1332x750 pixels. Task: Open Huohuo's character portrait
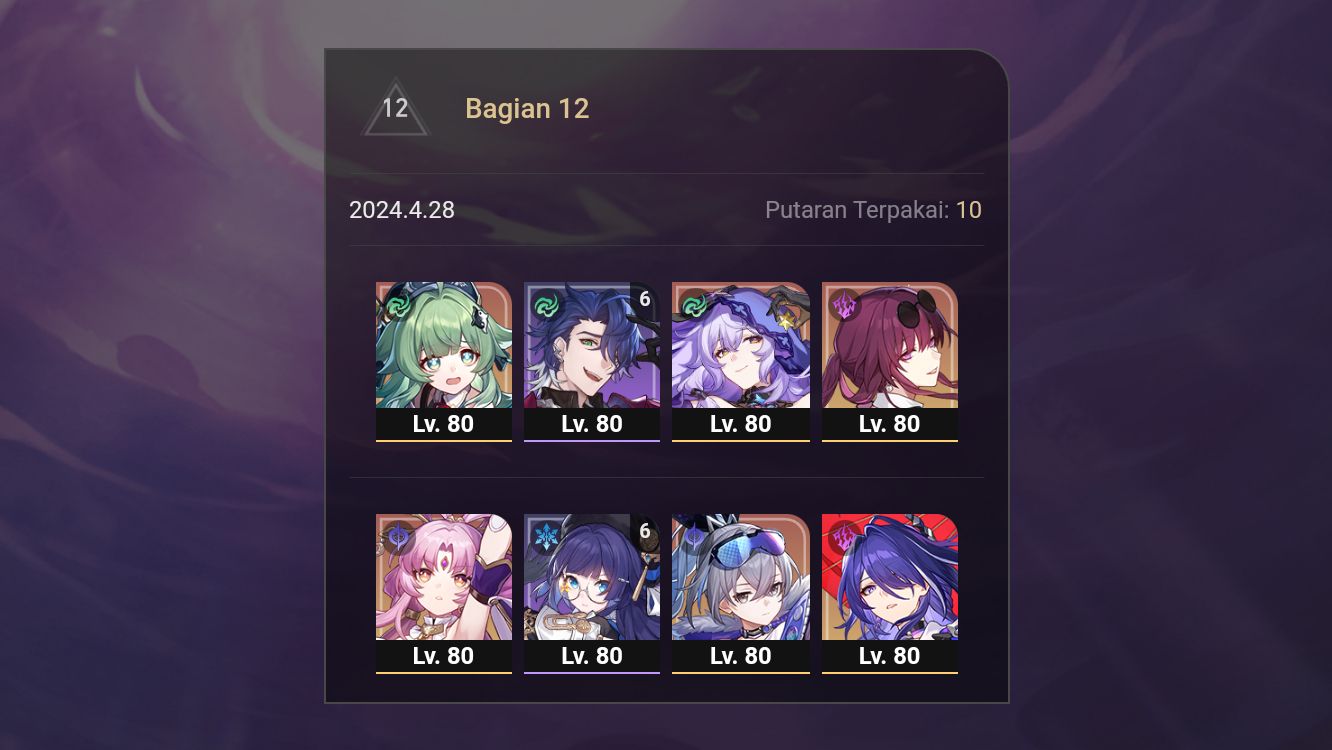(x=444, y=345)
